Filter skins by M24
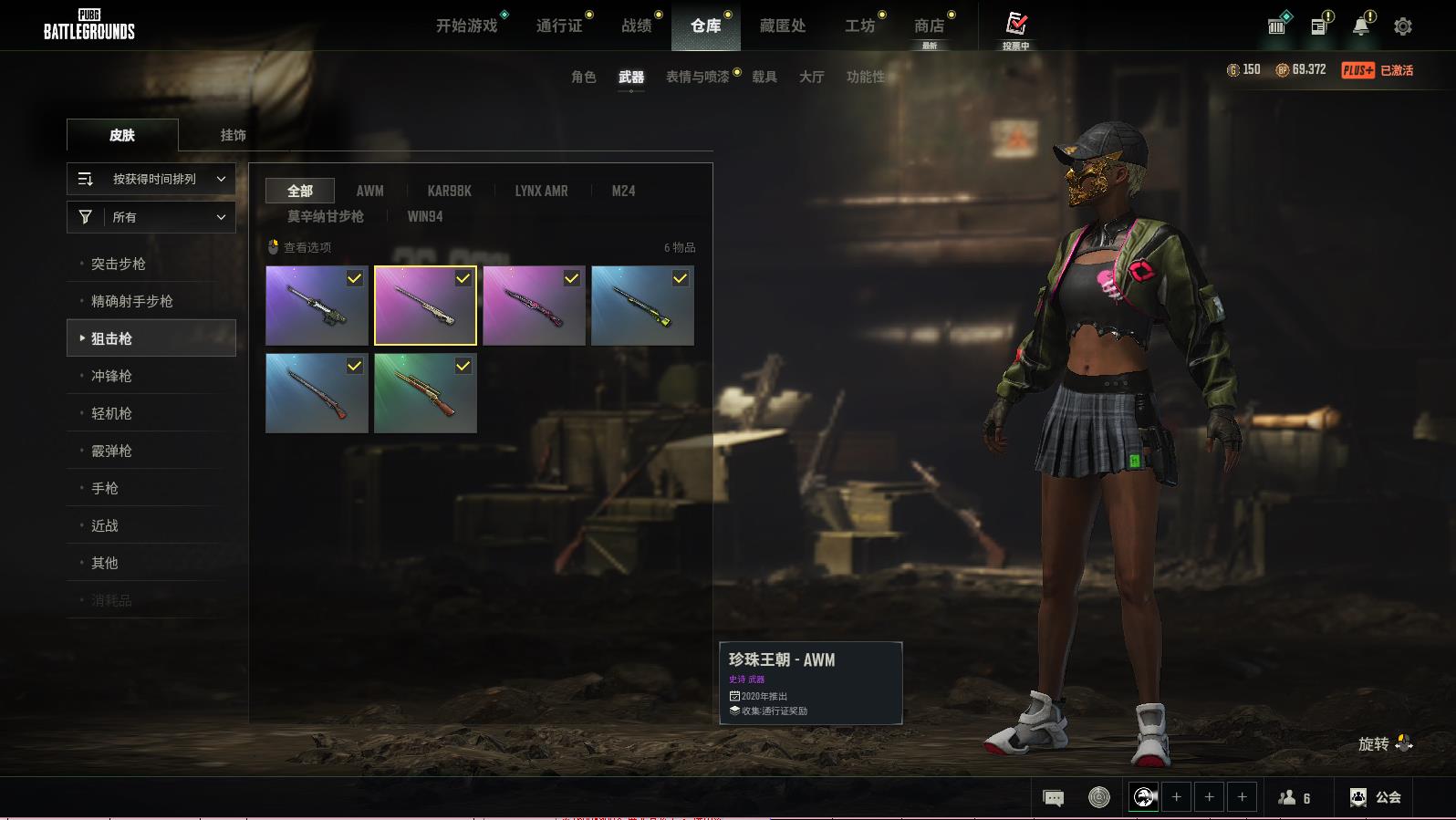The image size is (1456, 820). tap(623, 191)
